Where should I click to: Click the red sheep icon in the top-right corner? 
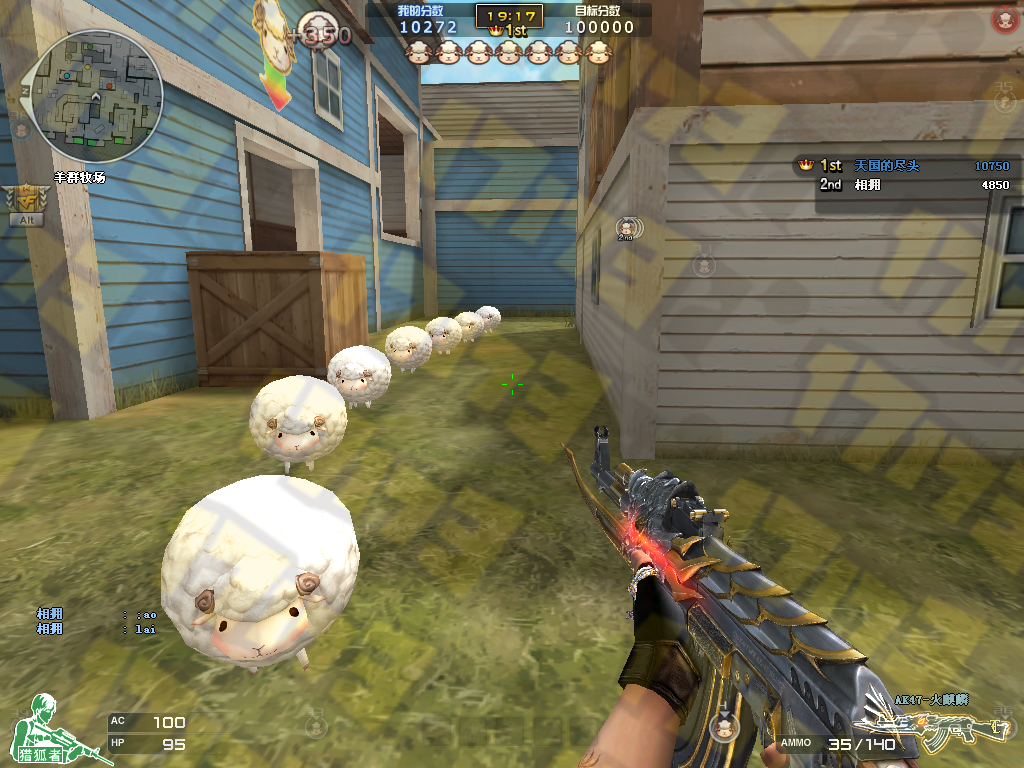1003,19
